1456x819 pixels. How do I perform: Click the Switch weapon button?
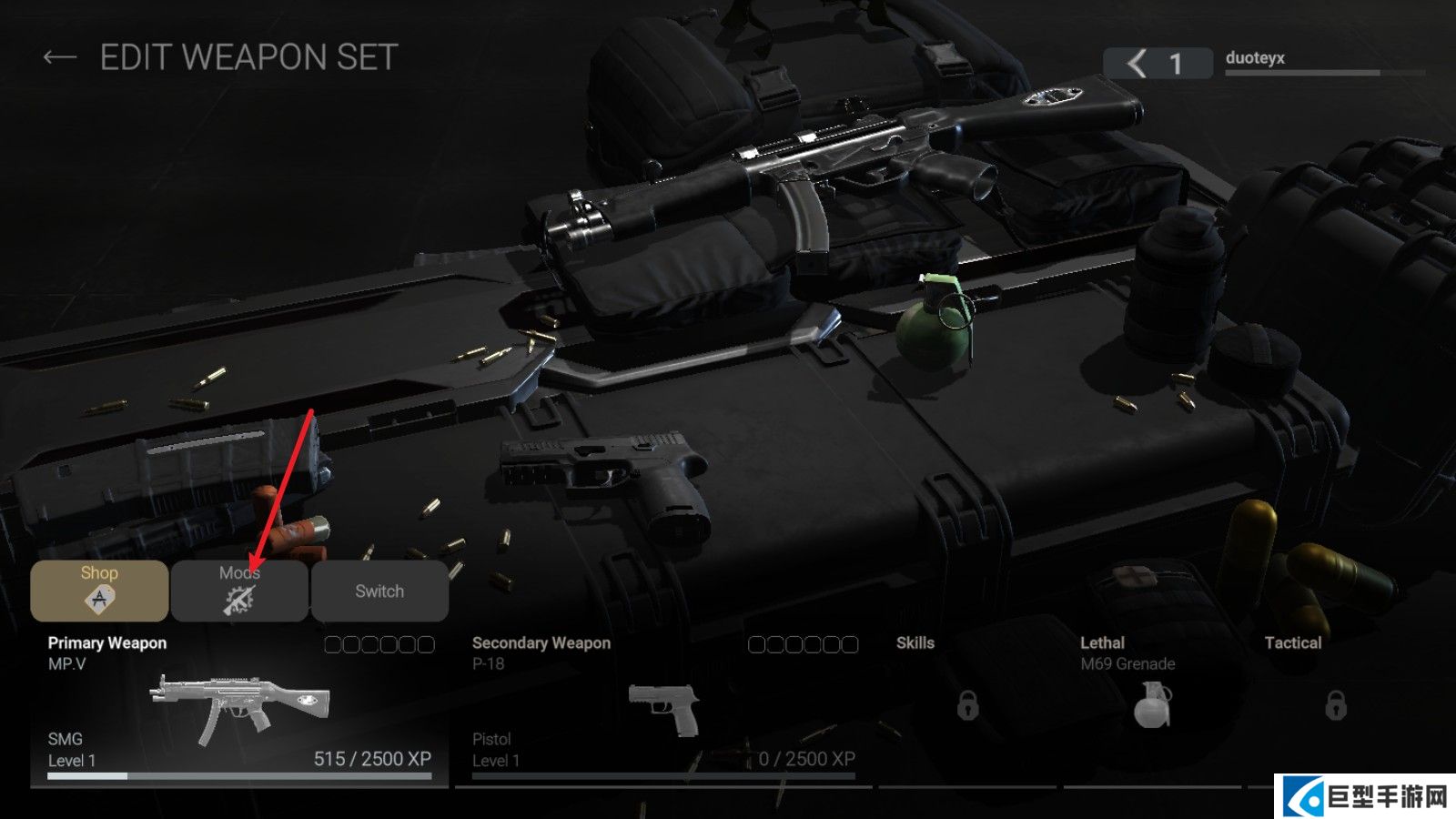(x=379, y=591)
